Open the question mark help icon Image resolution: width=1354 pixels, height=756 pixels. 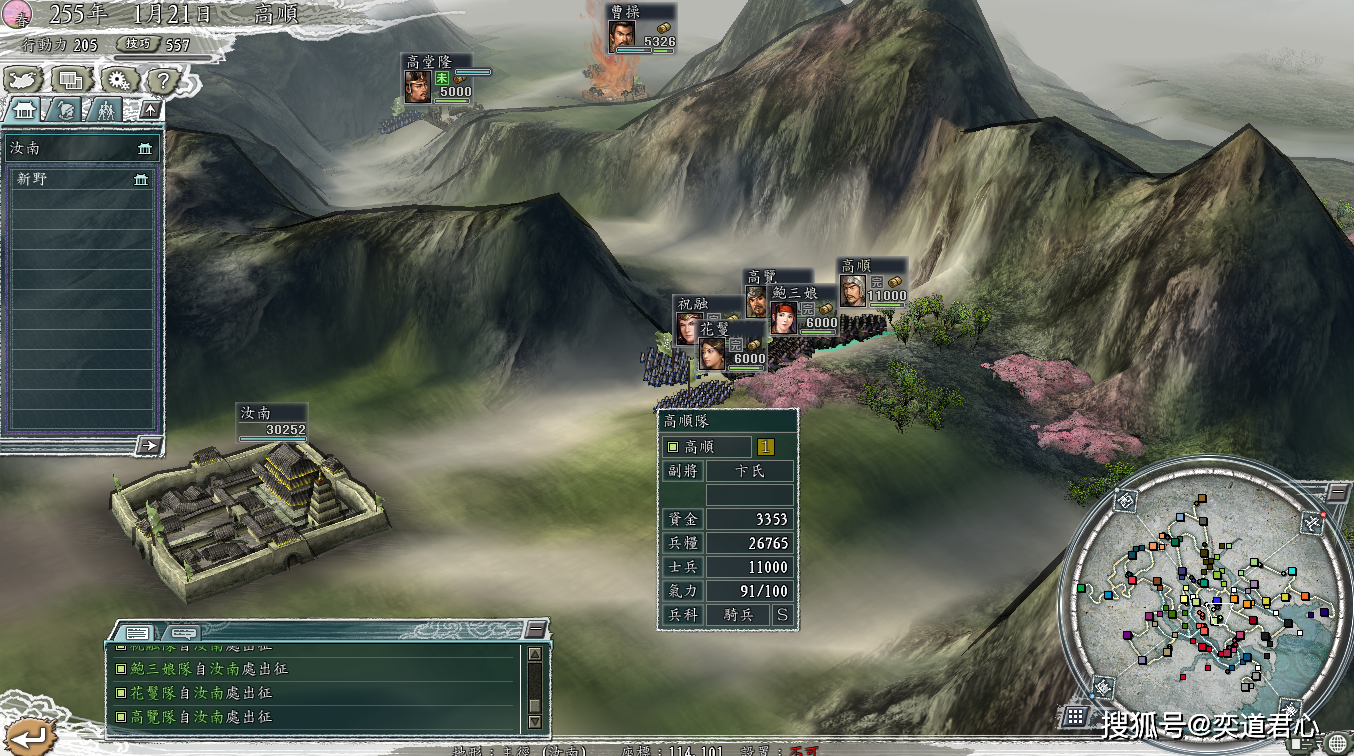point(162,80)
